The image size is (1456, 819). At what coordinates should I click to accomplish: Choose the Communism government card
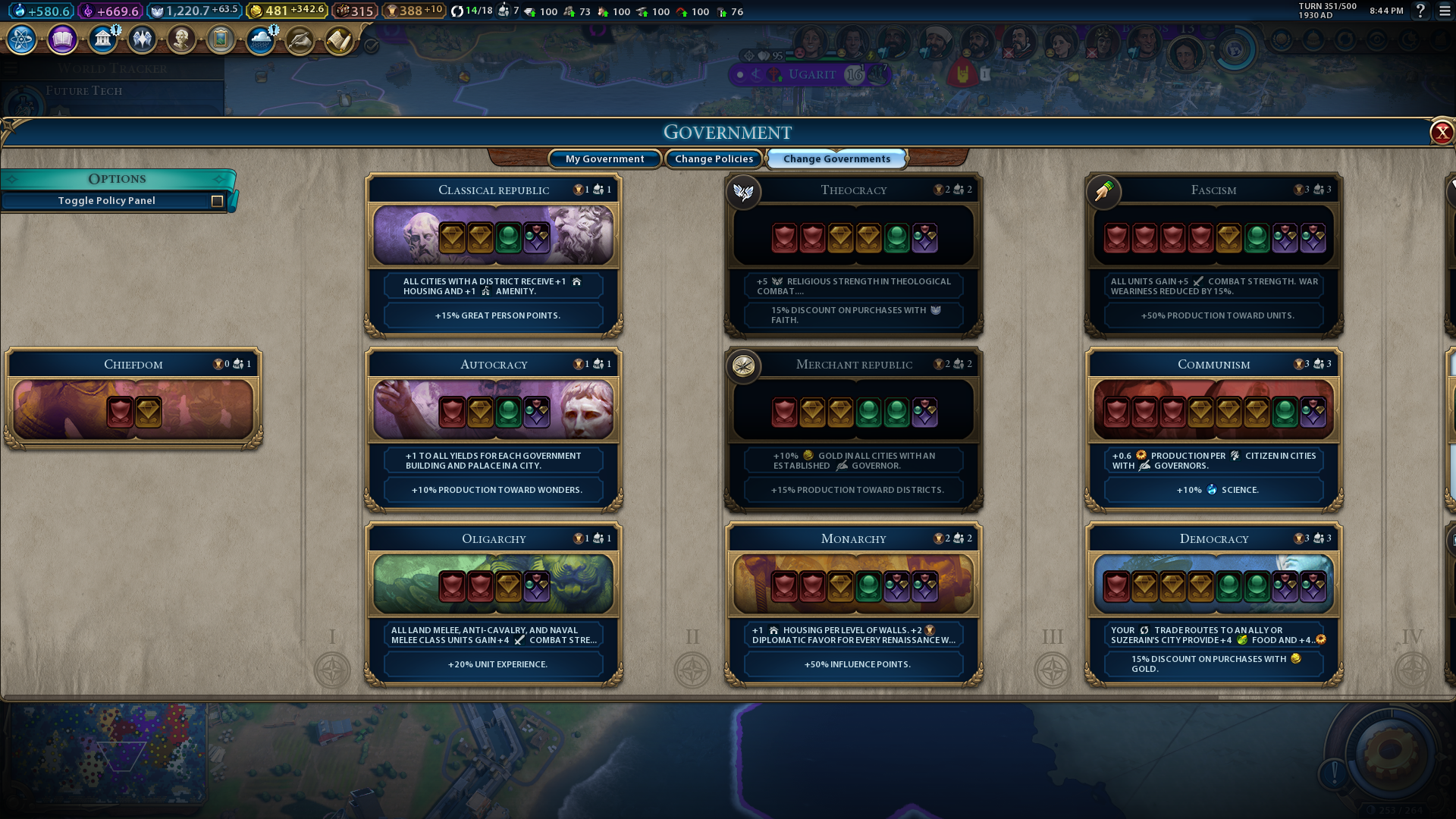(x=1213, y=429)
